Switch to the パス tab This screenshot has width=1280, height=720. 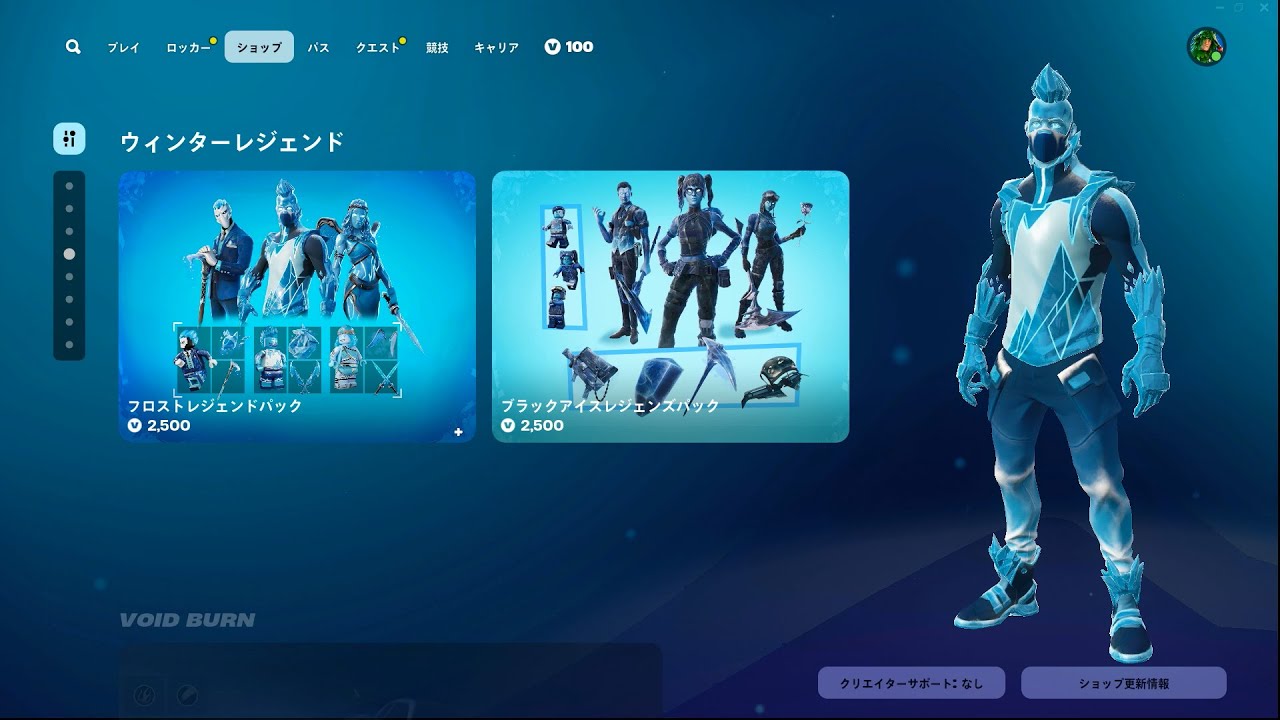318,47
